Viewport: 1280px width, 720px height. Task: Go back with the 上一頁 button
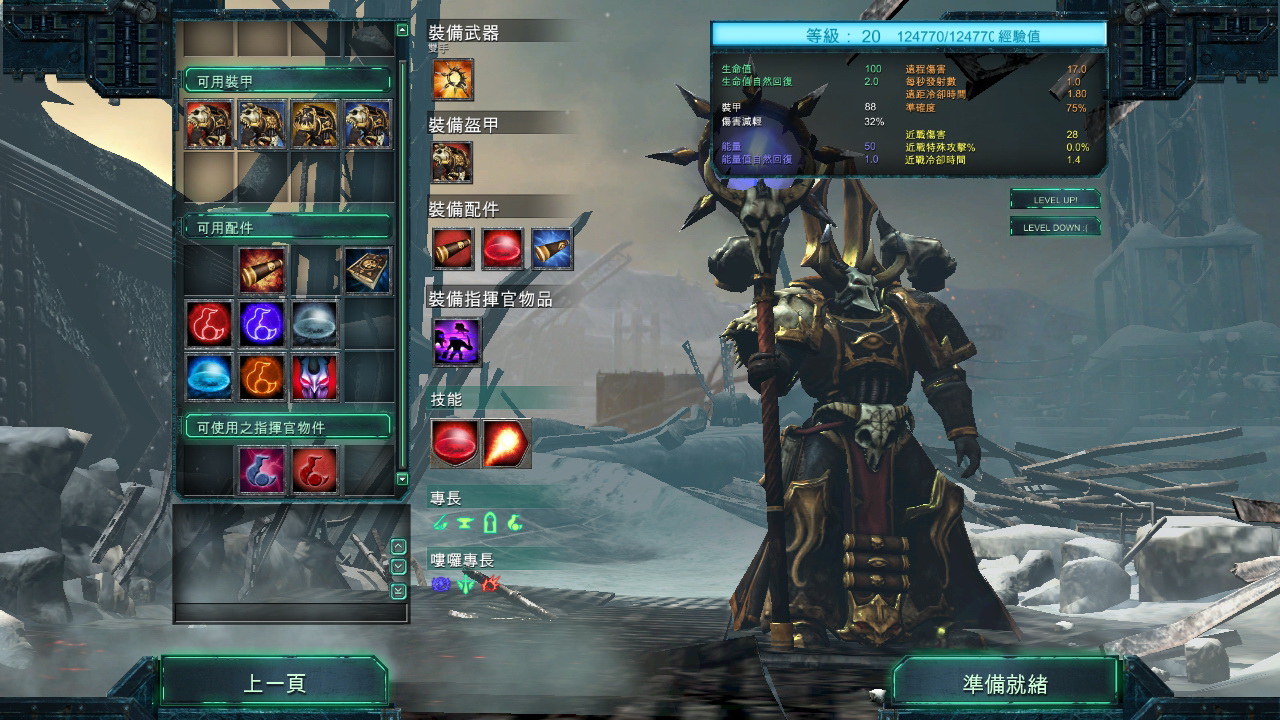click(274, 684)
